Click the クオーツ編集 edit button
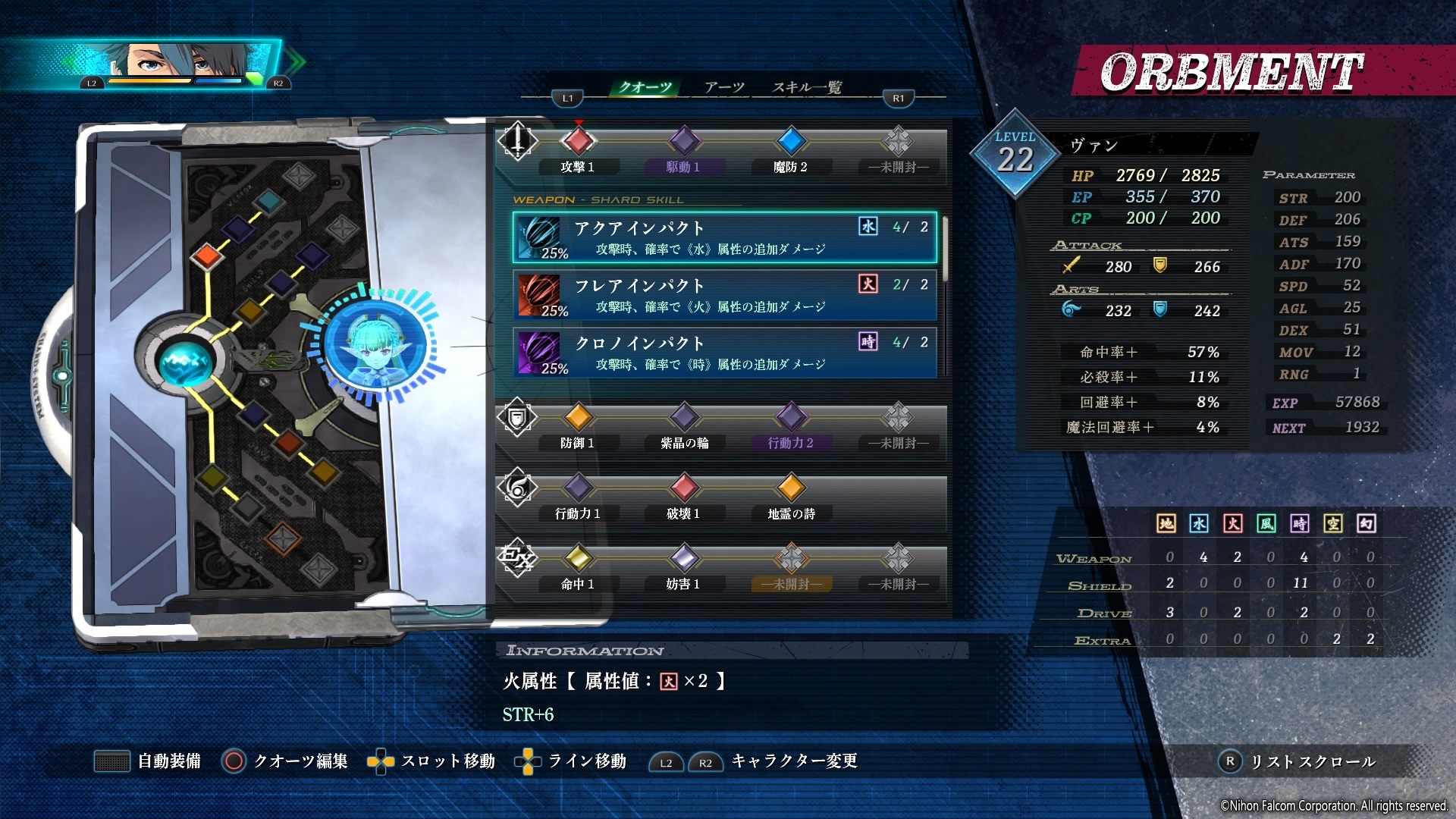The width and height of the screenshot is (1456, 819). (x=290, y=762)
